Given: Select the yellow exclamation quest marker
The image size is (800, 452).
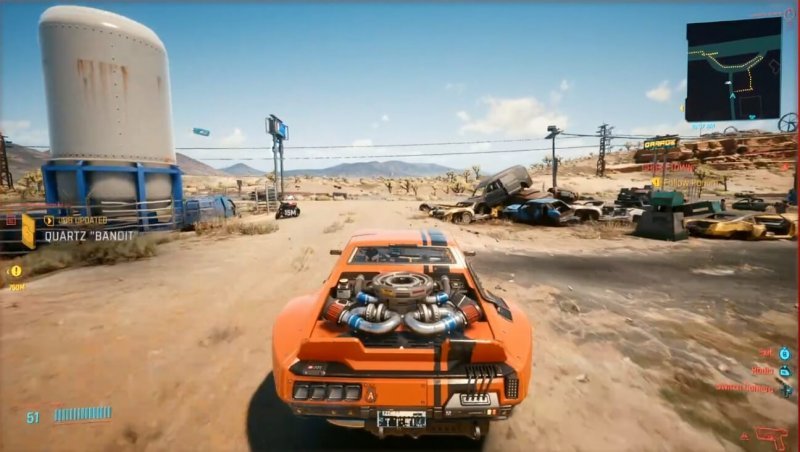Looking at the screenshot, I should (15, 271).
